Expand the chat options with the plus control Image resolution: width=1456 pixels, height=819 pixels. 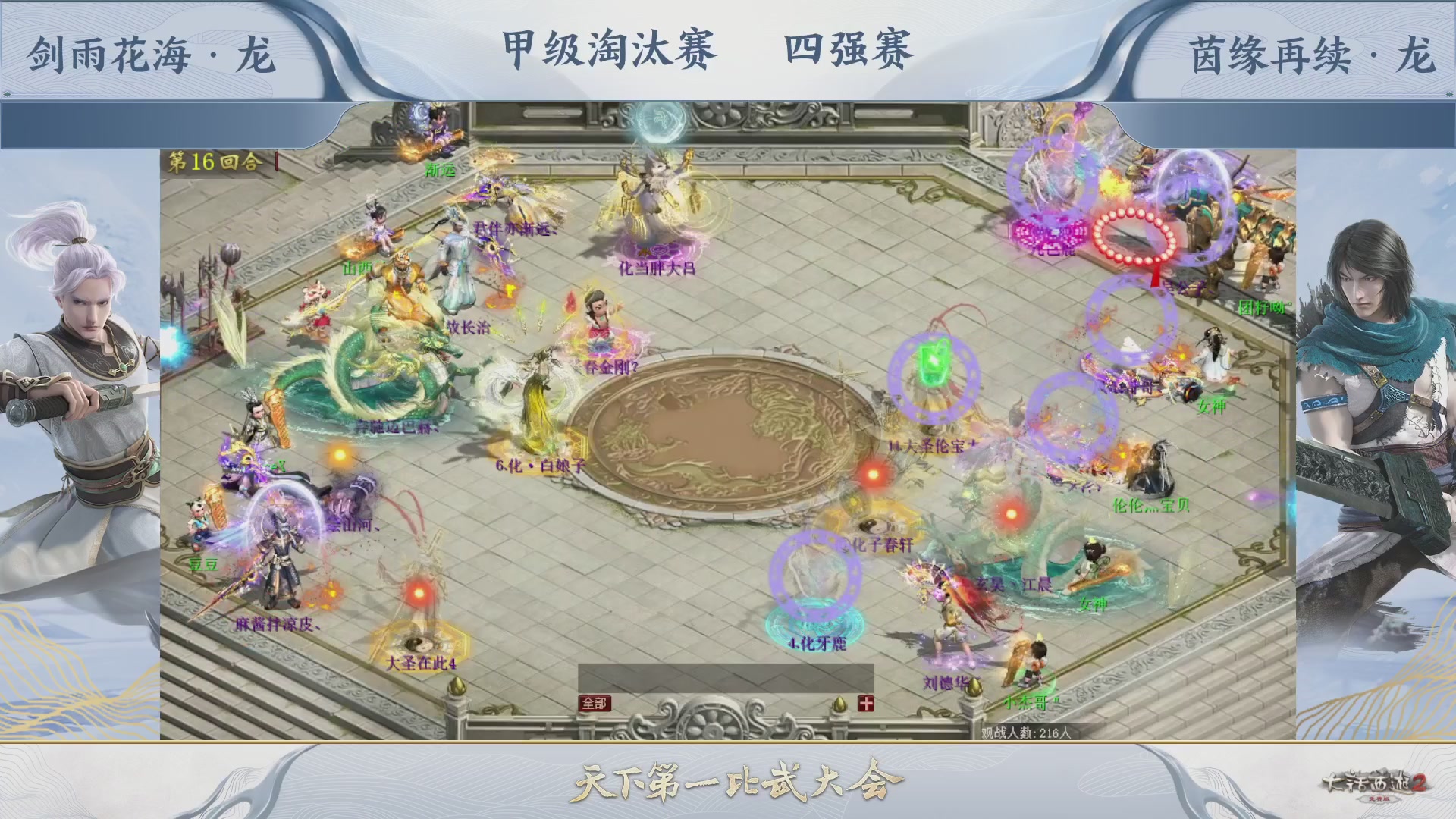coord(867,703)
